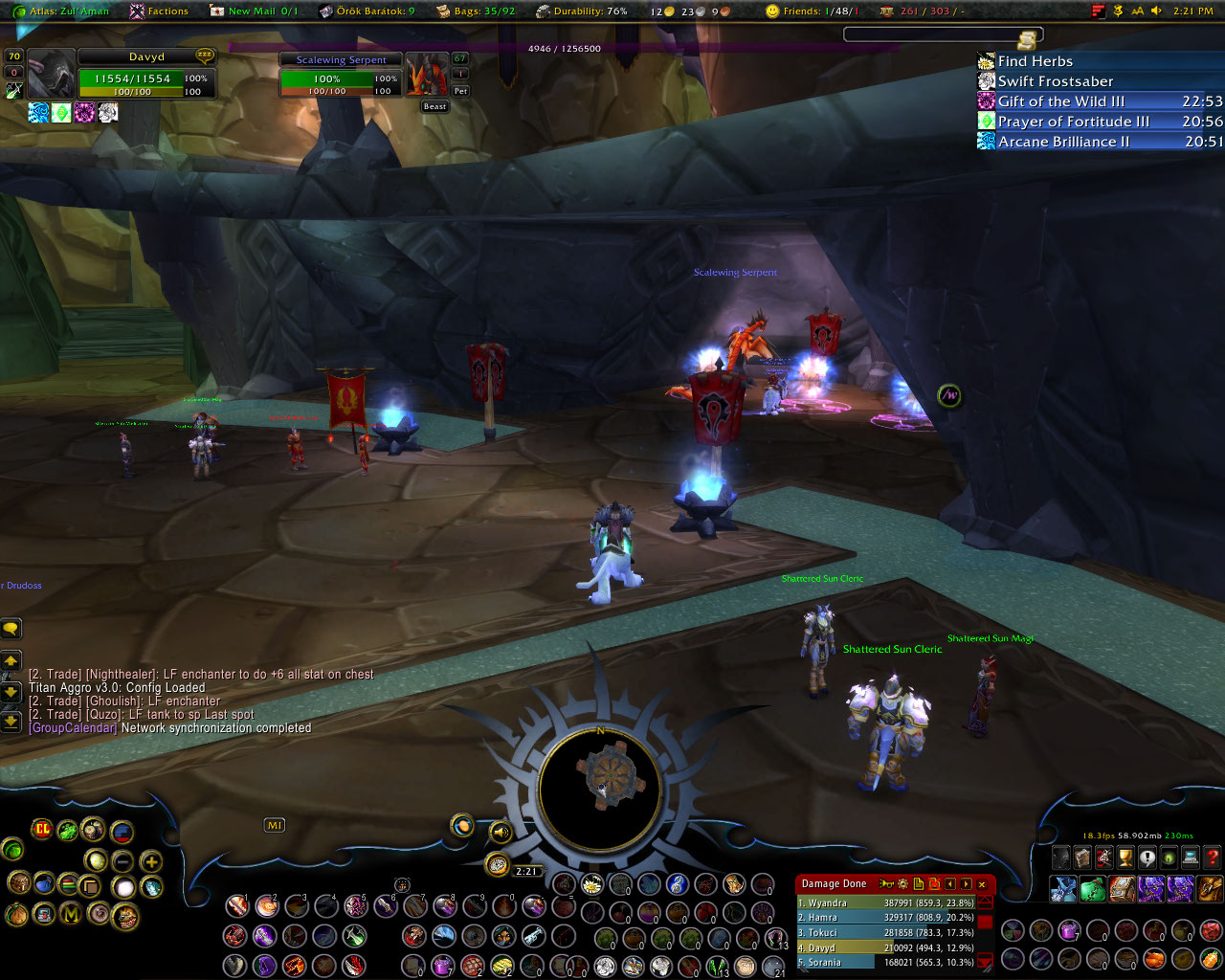Click the MI button
The height and width of the screenshot is (980, 1225).
point(275,825)
